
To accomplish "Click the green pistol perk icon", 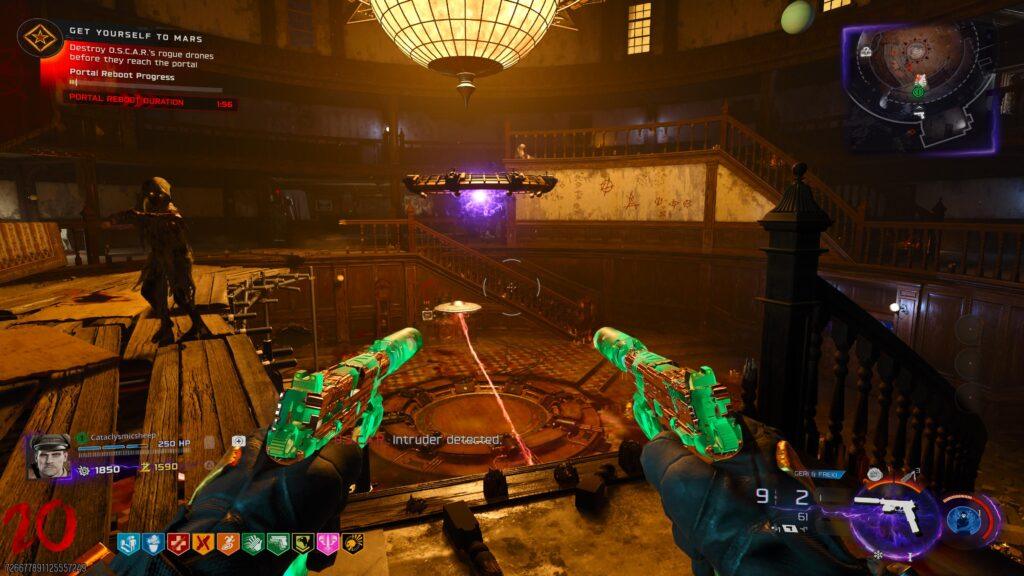I will coord(276,543).
